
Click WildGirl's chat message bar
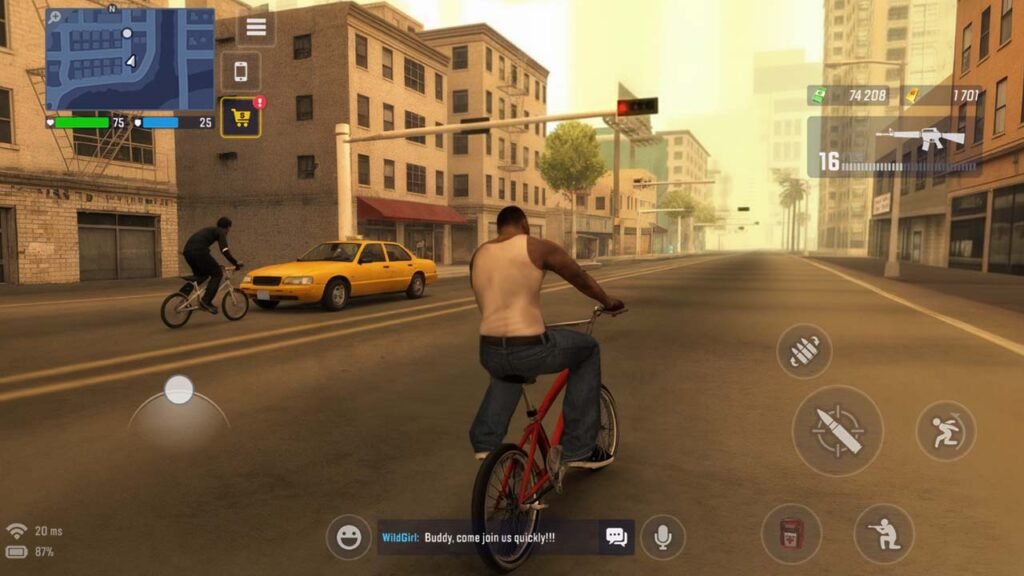point(488,537)
